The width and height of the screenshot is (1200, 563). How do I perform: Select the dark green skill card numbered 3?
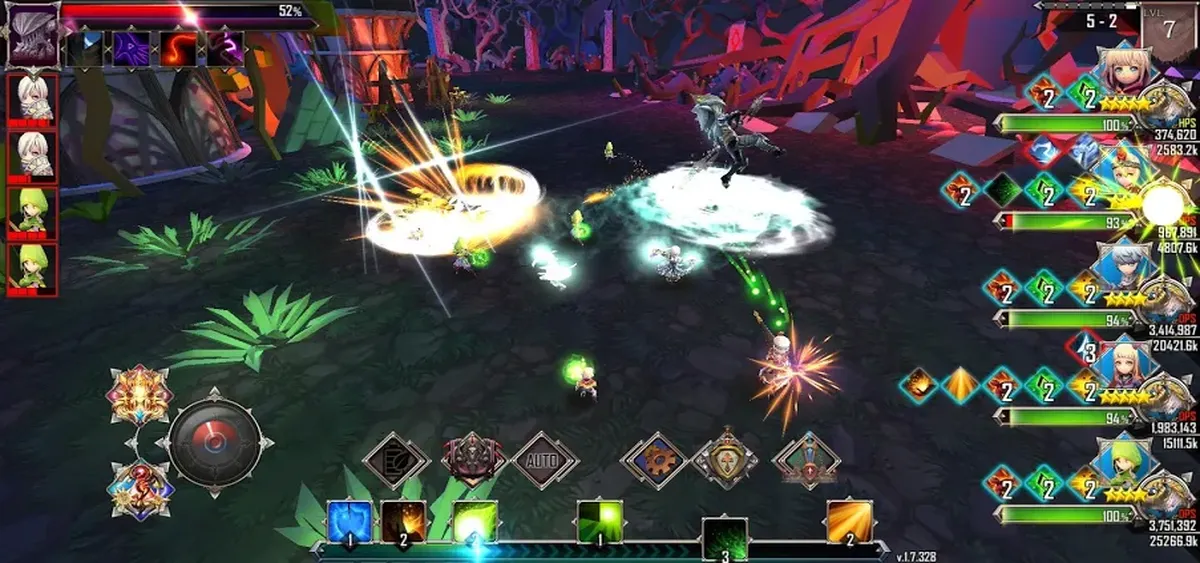tap(724, 540)
